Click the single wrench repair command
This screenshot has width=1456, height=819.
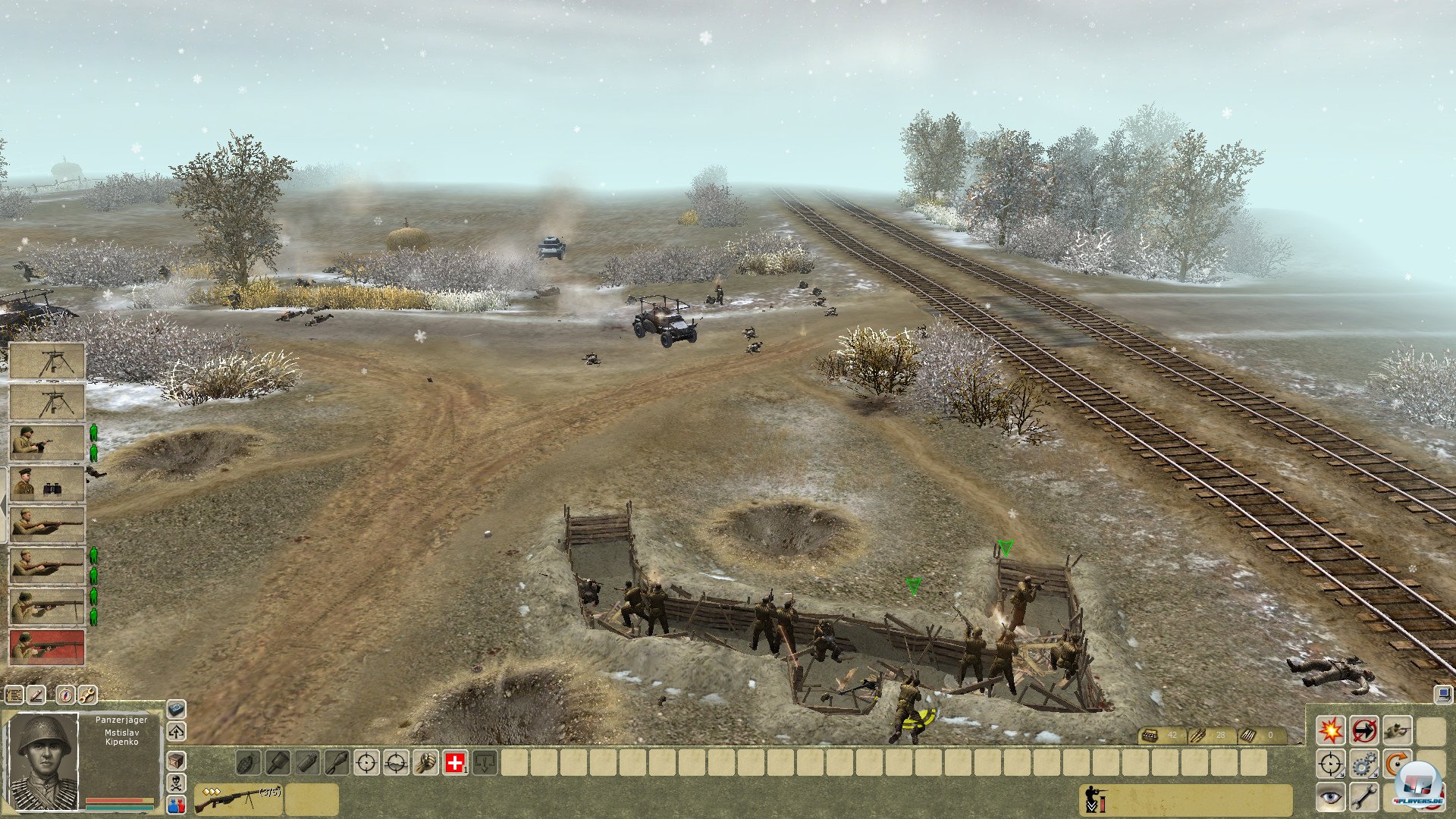pos(1363,797)
